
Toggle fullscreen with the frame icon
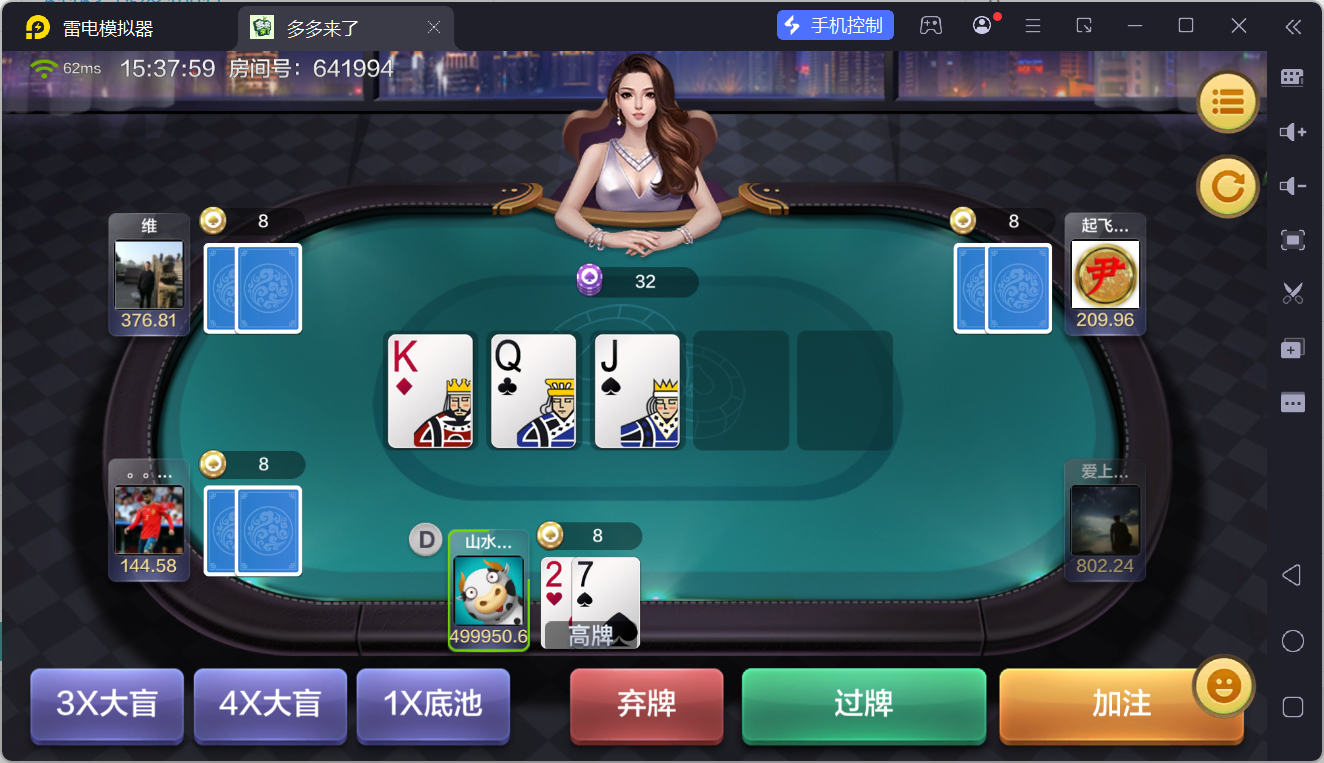[1292, 240]
